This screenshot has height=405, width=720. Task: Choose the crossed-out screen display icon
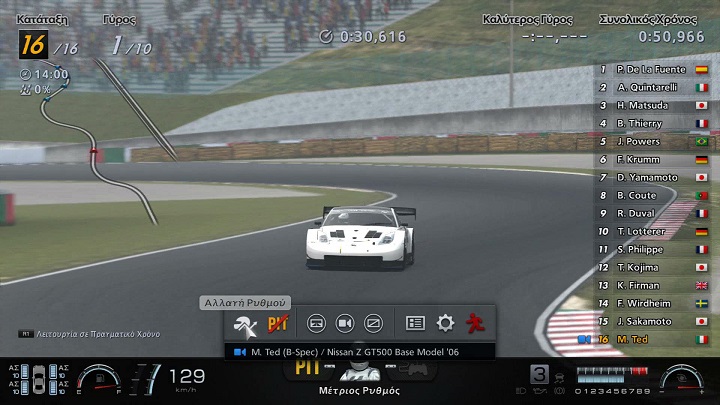[373, 324]
